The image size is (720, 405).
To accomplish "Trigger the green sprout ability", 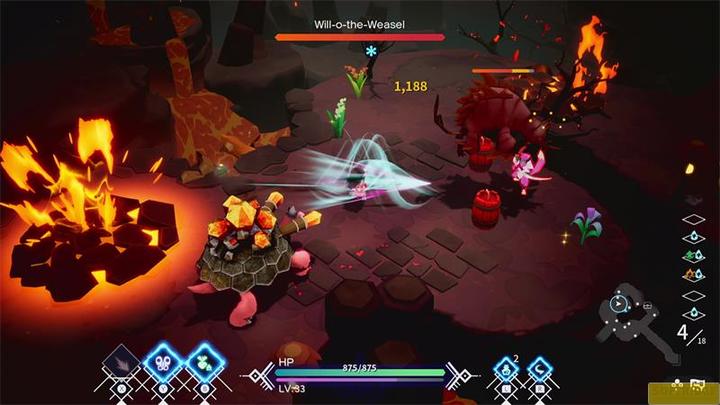I will 203,364.
